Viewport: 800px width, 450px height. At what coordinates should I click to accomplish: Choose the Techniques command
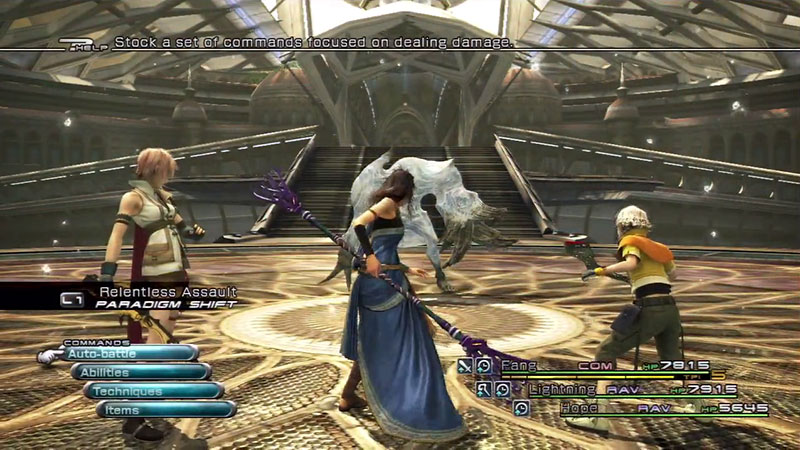(153, 391)
